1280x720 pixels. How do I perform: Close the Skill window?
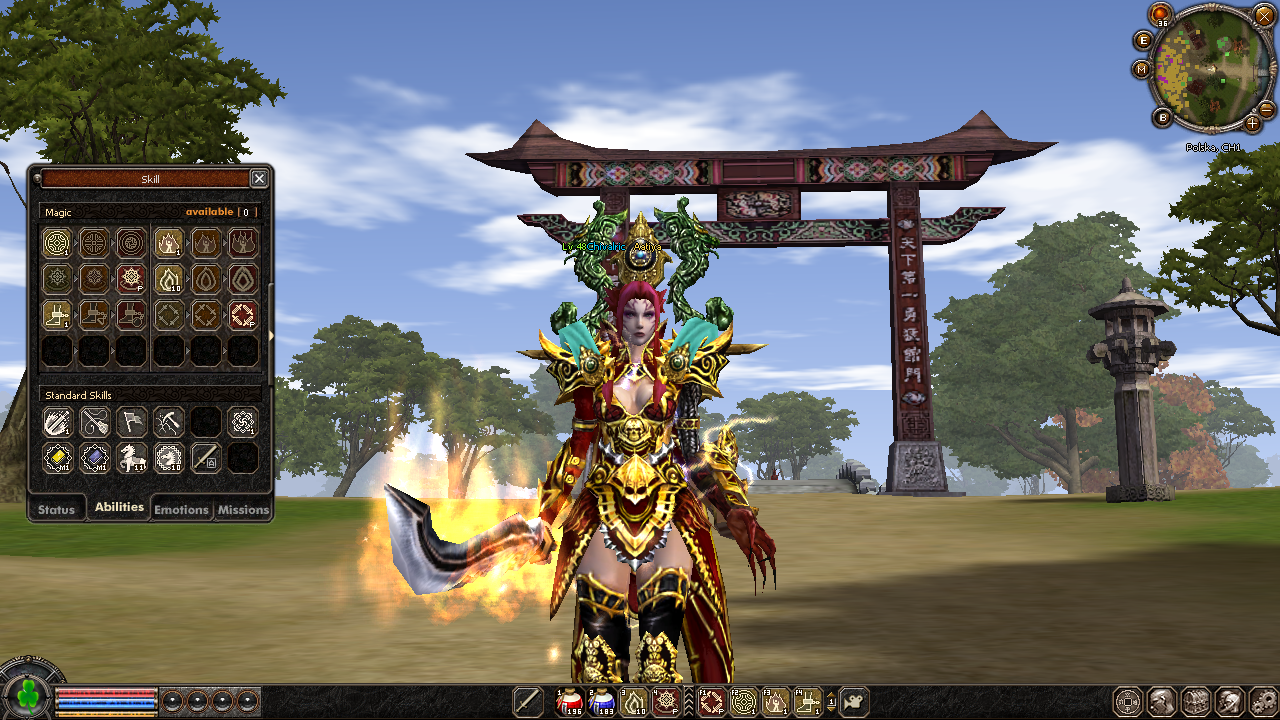click(x=259, y=179)
